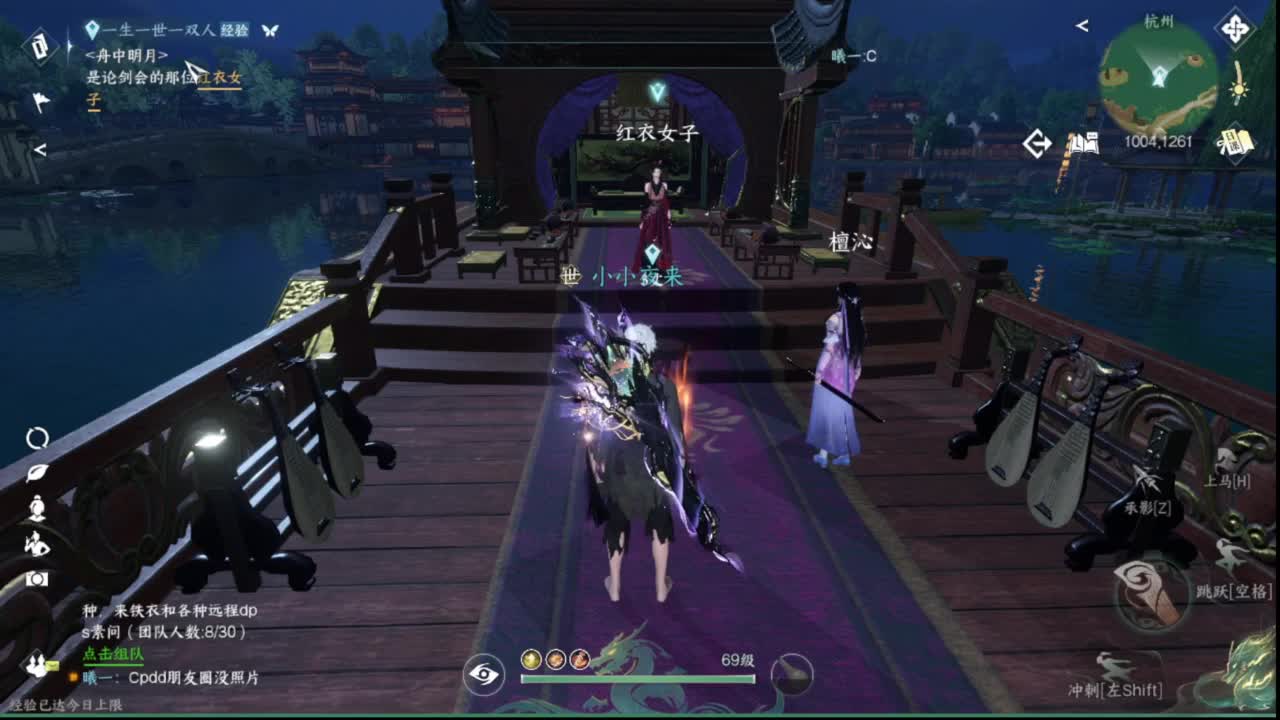Select the camera screenshot icon in left sidebar
The image size is (1280, 720).
tap(38, 578)
